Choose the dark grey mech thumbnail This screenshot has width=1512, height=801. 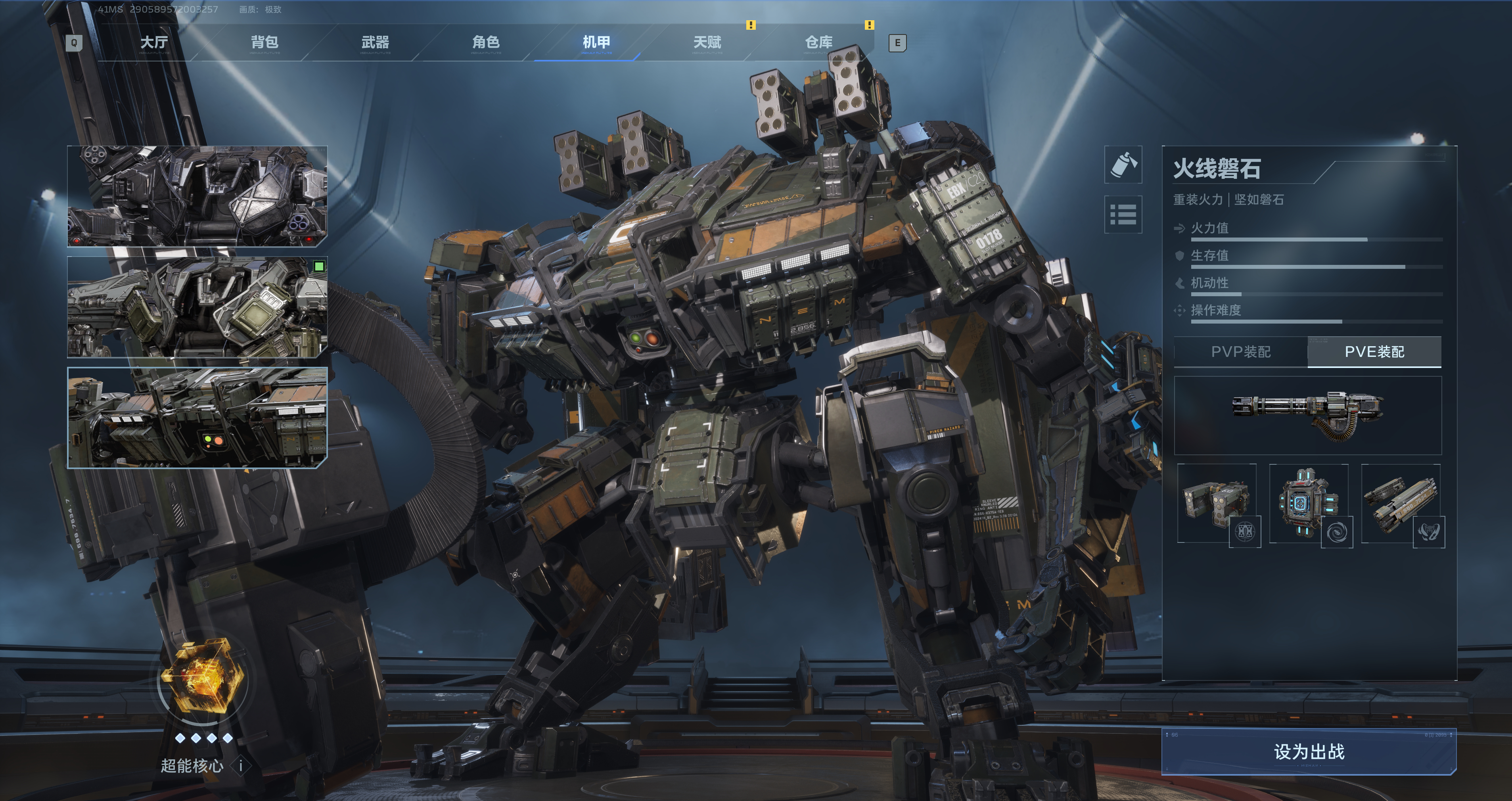tap(197, 196)
